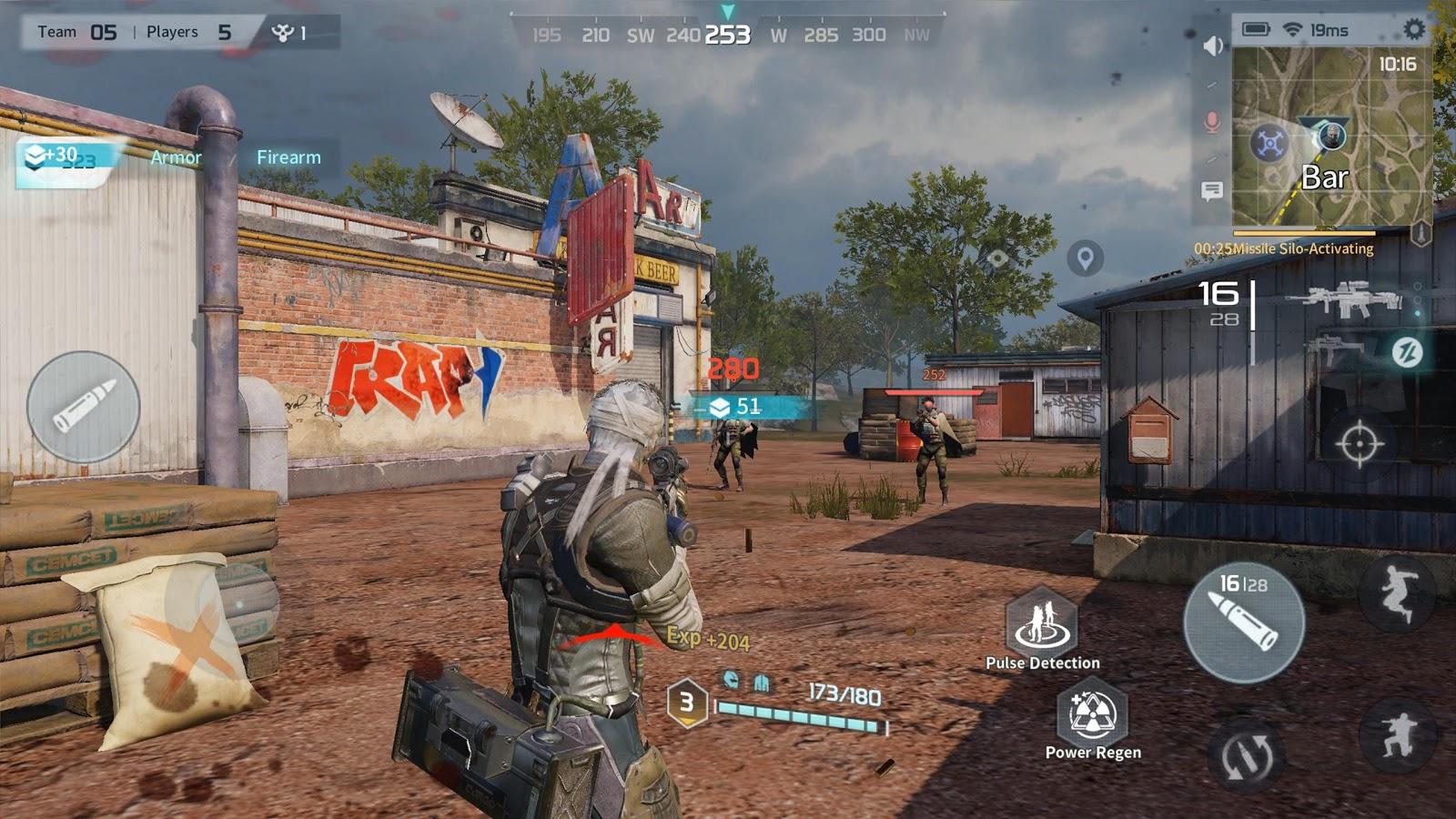The width and height of the screenshot is (1456, 819).
Task: Tap the eye free-look icon
Action: pos(998,258)
